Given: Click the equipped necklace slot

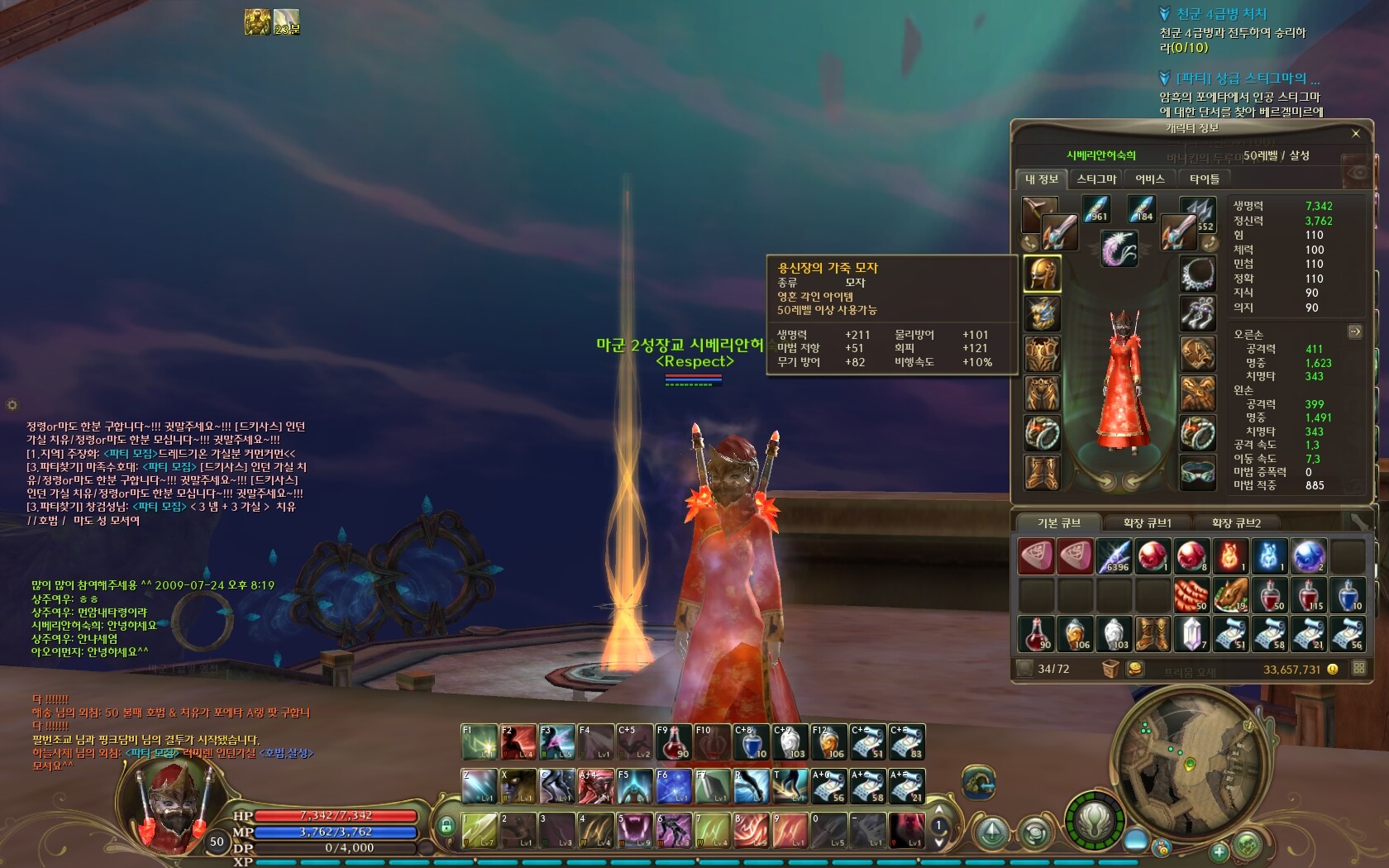Looking at the screenshot, I should coord(1197,274).
